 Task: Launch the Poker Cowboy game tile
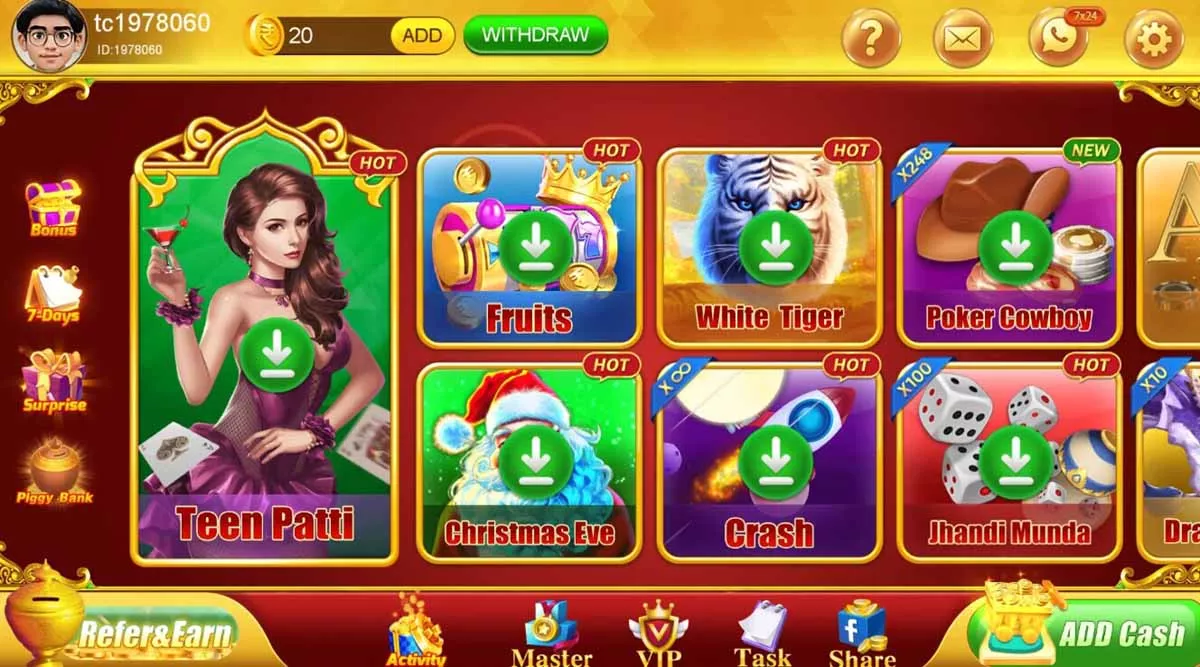coord(1010,247)
